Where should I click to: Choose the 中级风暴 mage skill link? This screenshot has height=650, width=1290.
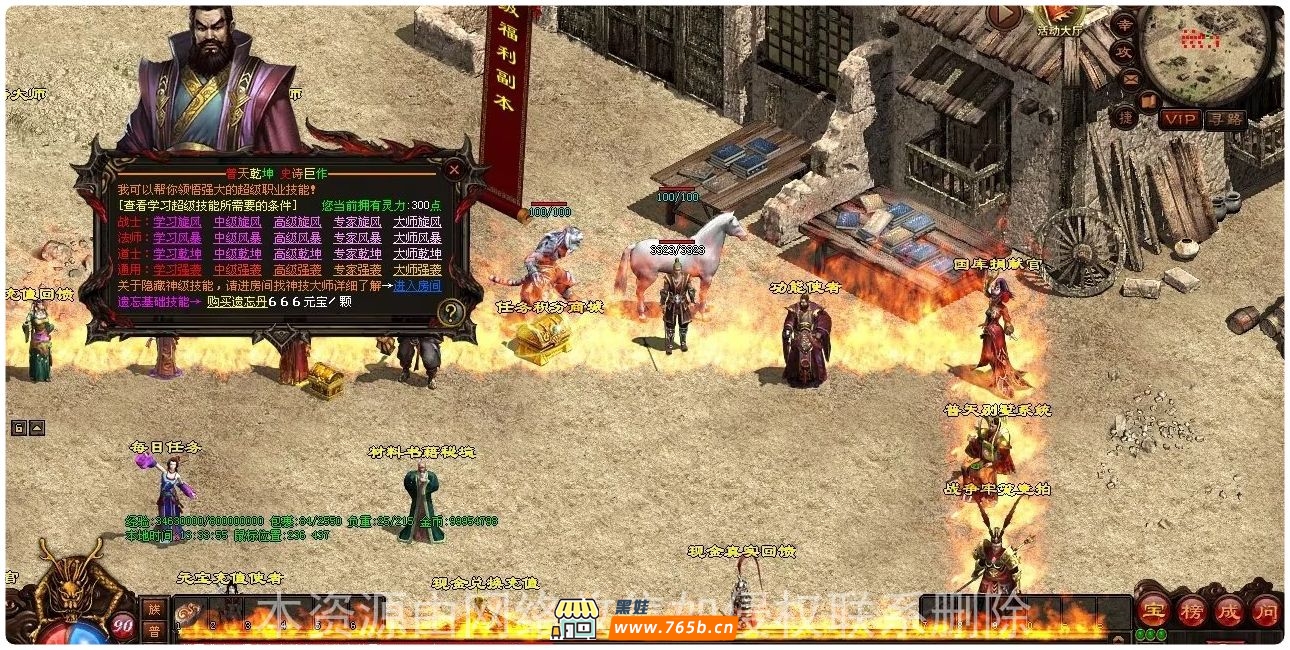(x=237, y=238)
